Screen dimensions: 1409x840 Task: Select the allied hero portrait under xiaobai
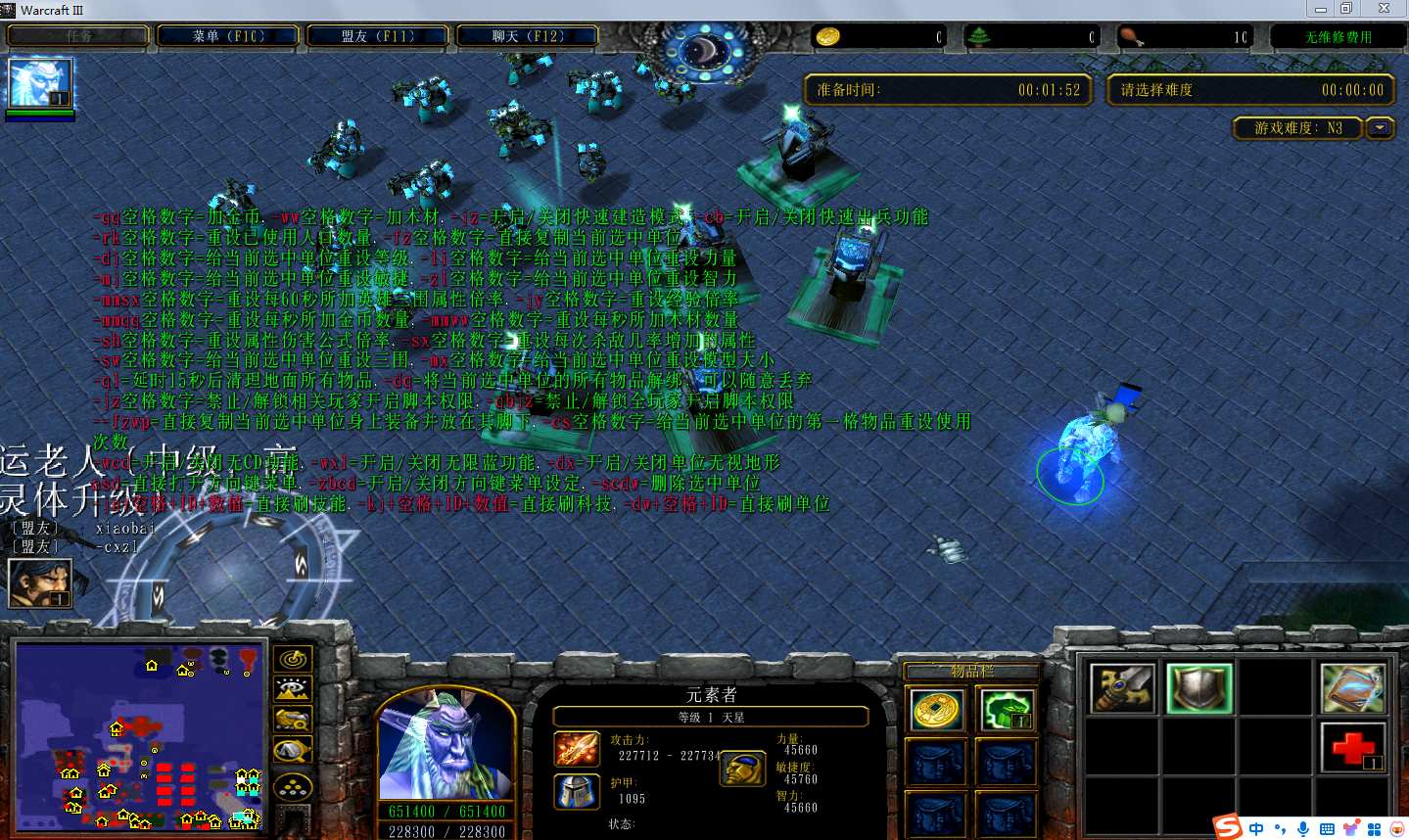(x=39, y=583)
